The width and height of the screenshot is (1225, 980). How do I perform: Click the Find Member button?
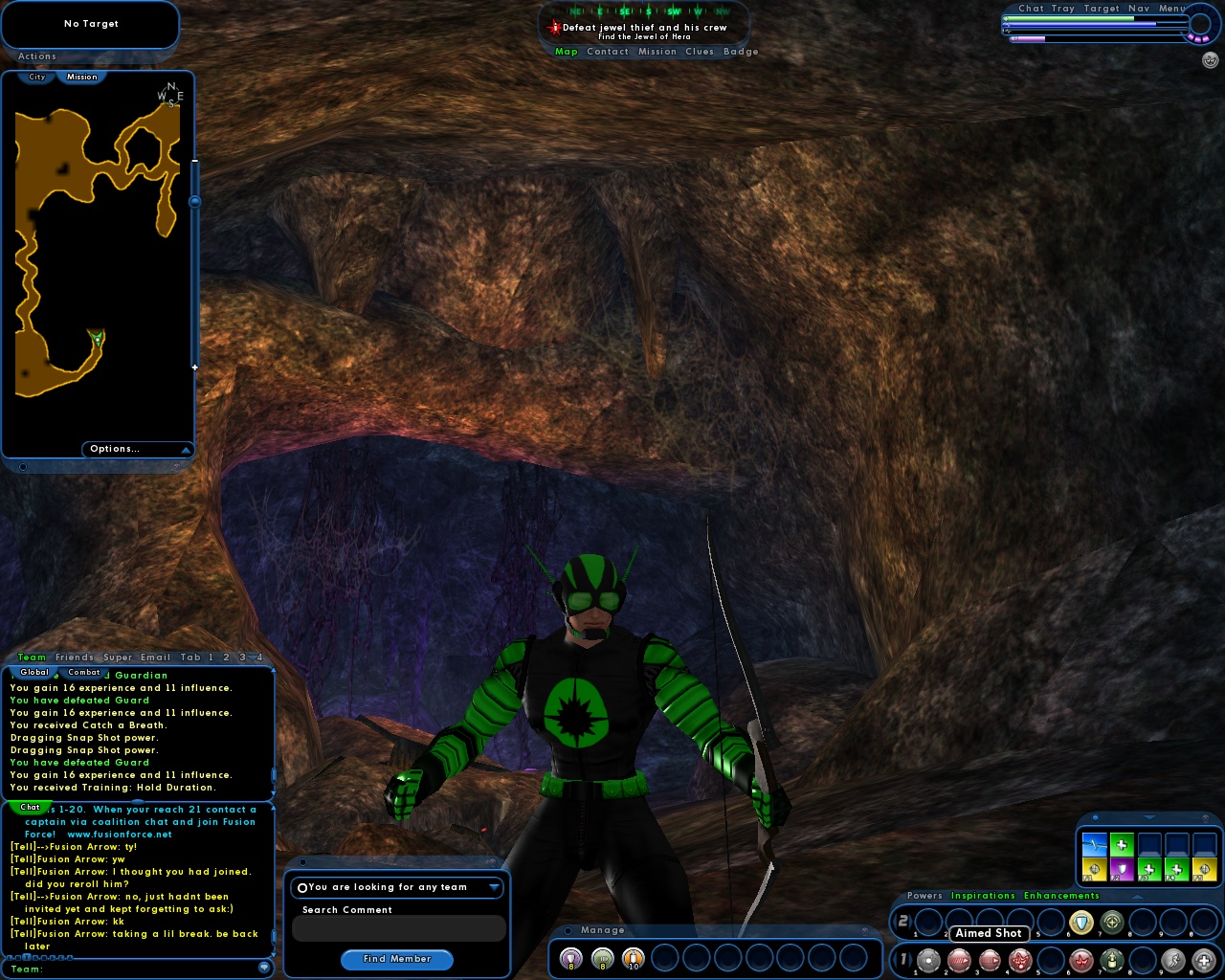pos(396,960)
